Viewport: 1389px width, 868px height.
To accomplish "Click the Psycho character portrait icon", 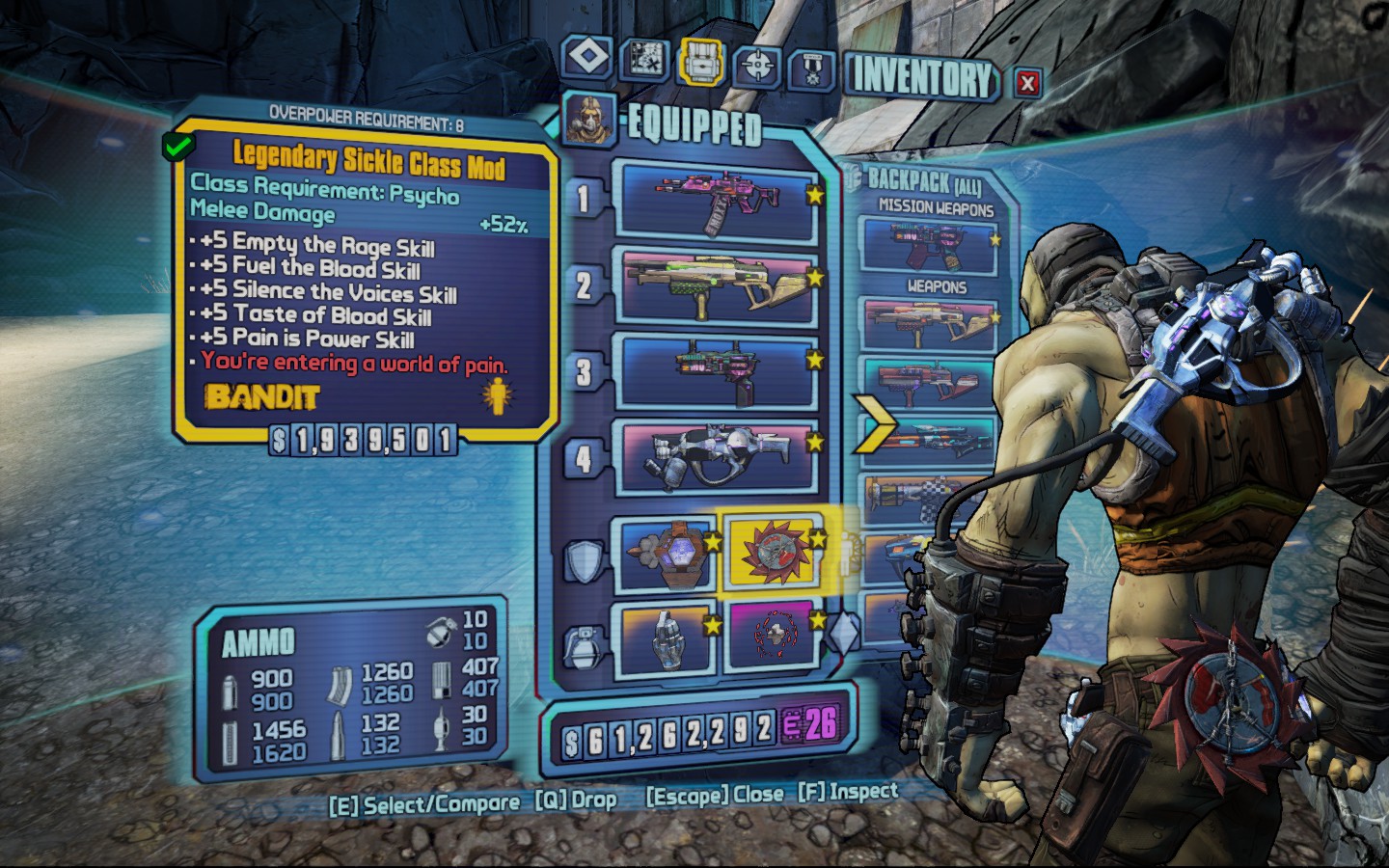I will pos(587,120).
